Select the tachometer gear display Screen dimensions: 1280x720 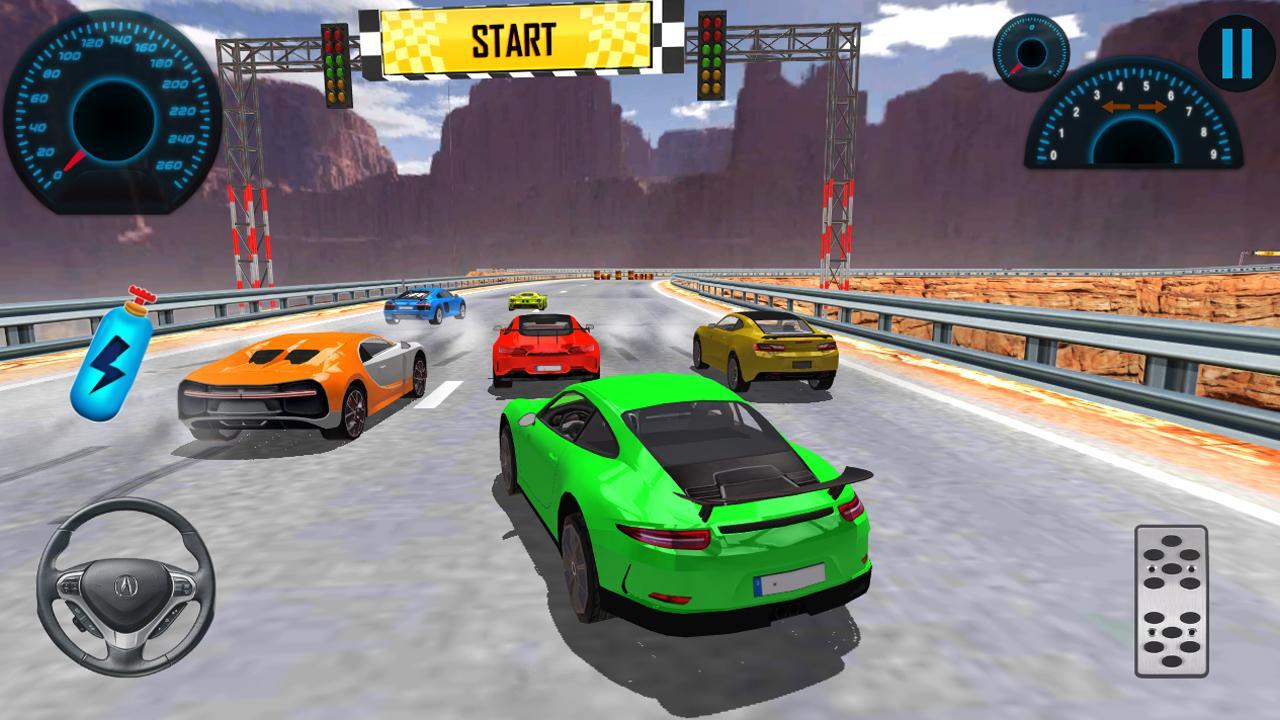pyautogui.click(x=1135, y=120)
